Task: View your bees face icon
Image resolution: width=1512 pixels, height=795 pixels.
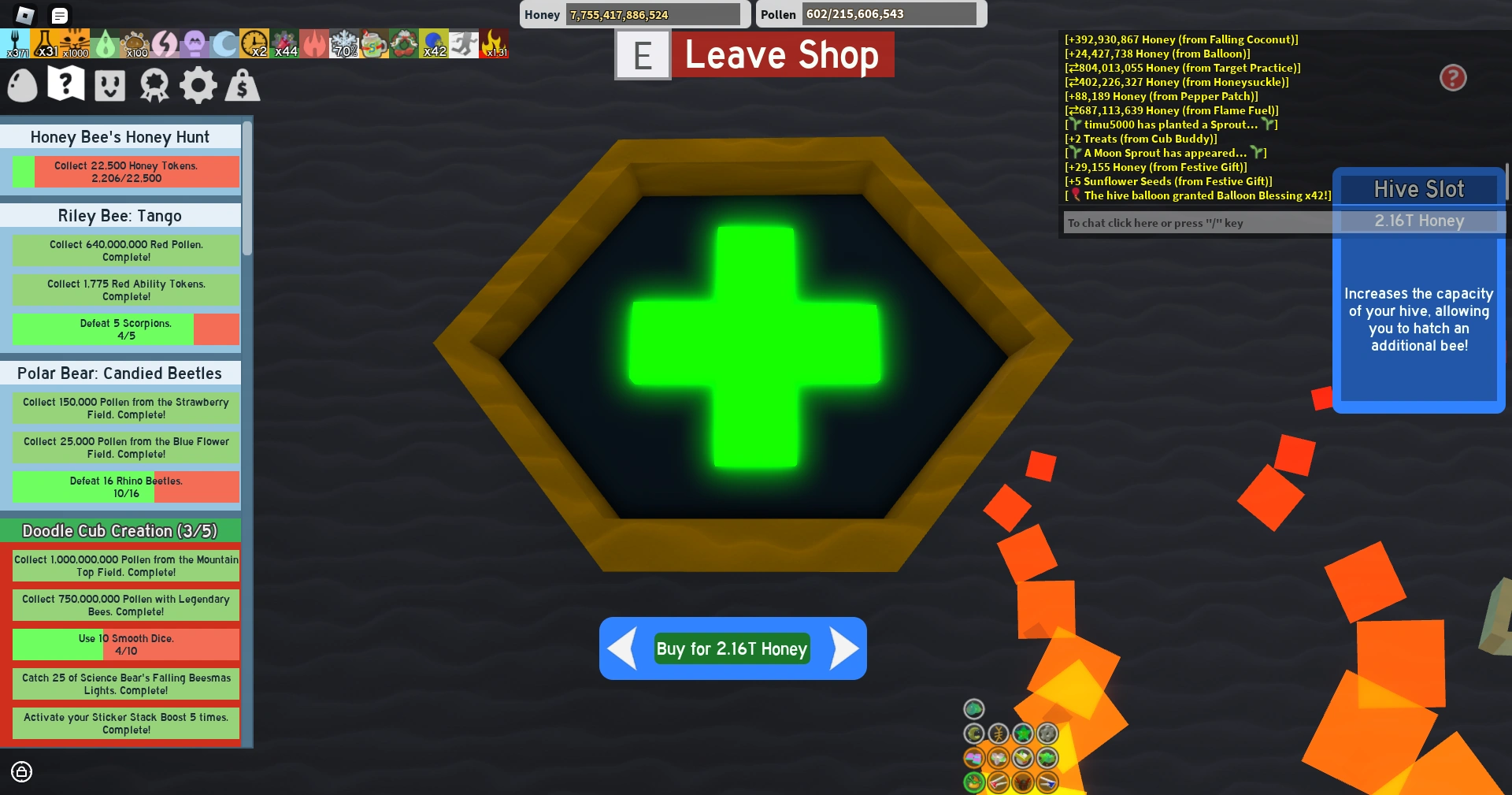Action: 109,85
